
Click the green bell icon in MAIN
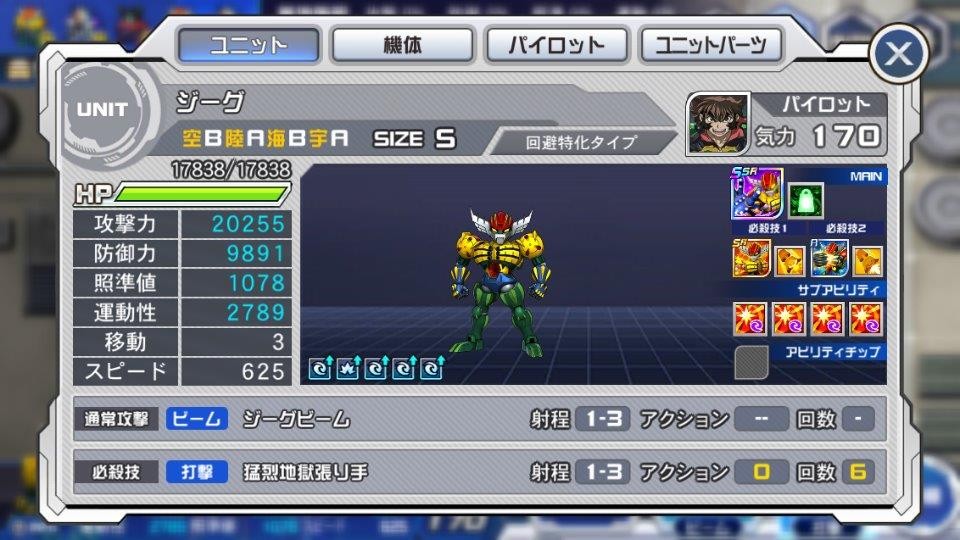(805, 200)
